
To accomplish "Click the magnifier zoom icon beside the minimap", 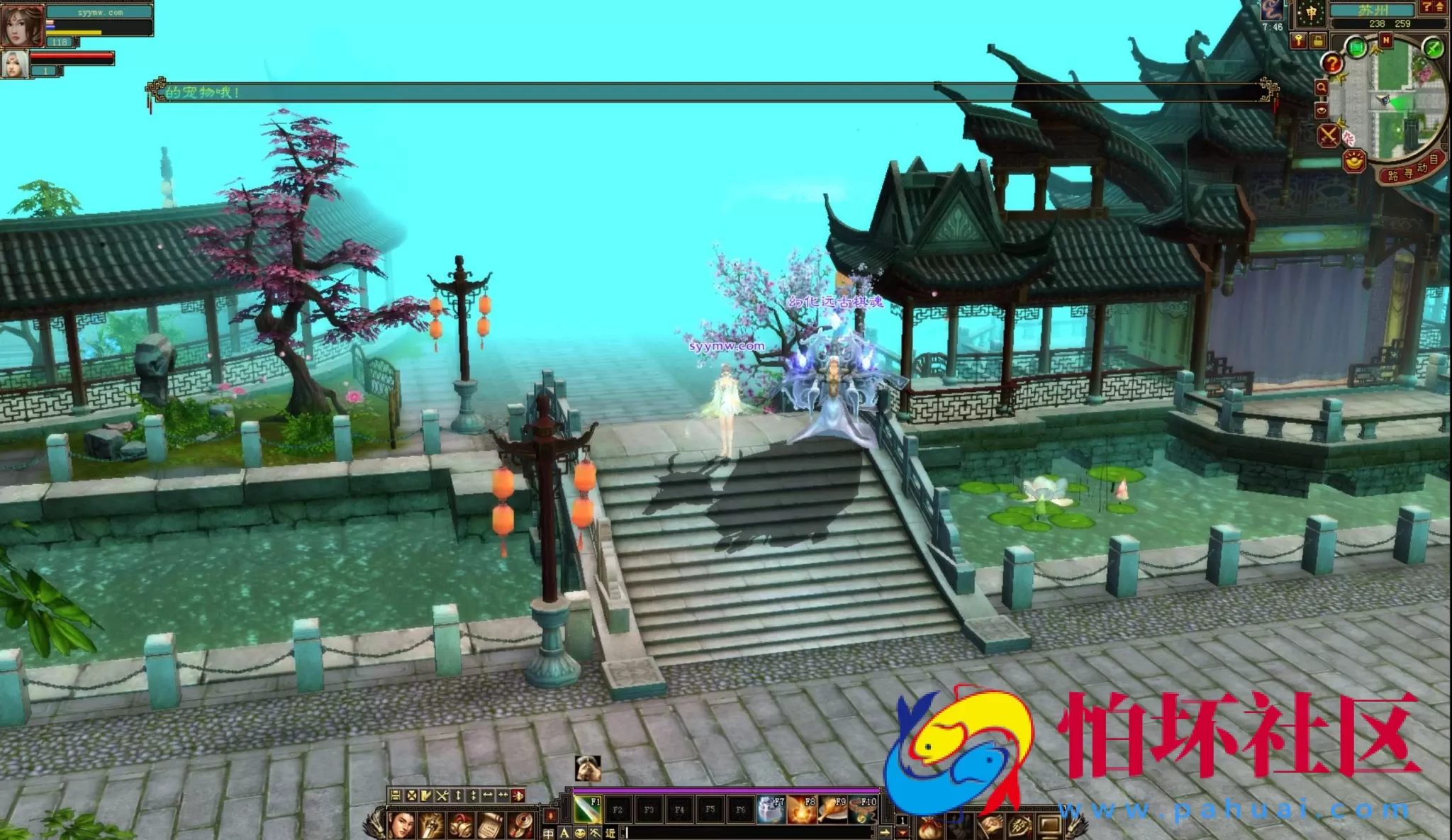I will [1322, 86].
